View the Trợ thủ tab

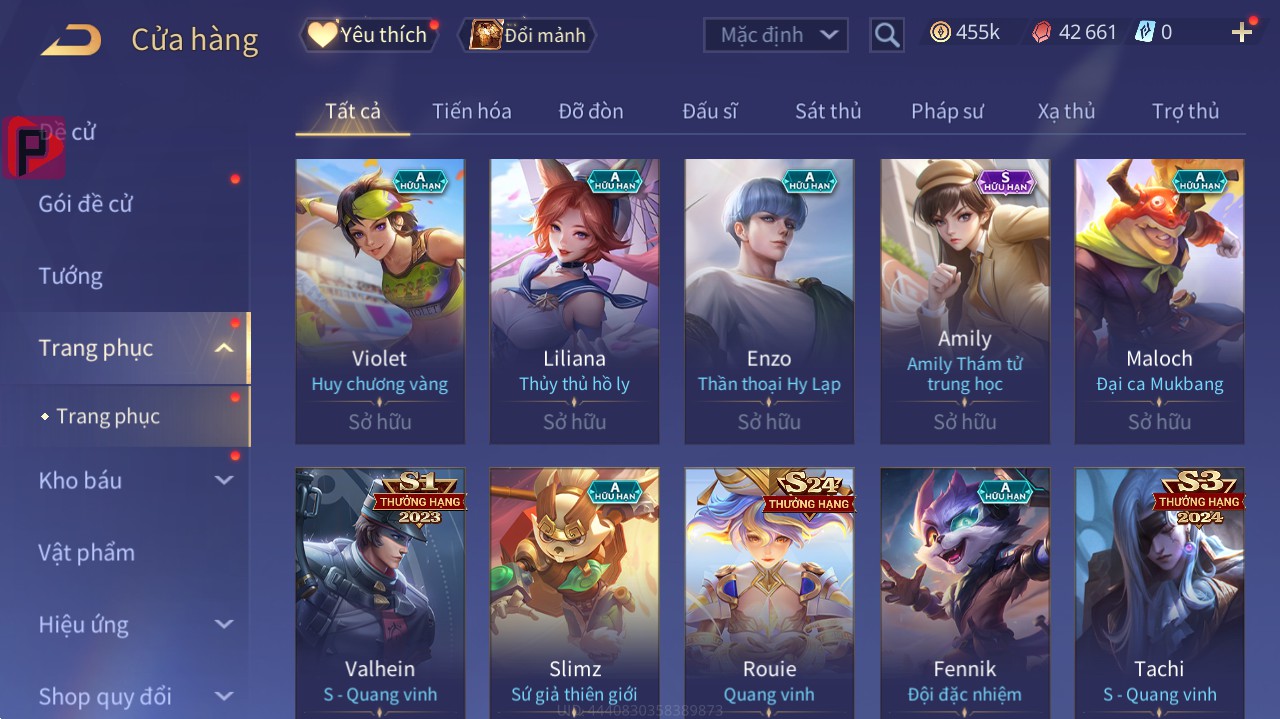pyautogui.click(x=1185, y=111)
